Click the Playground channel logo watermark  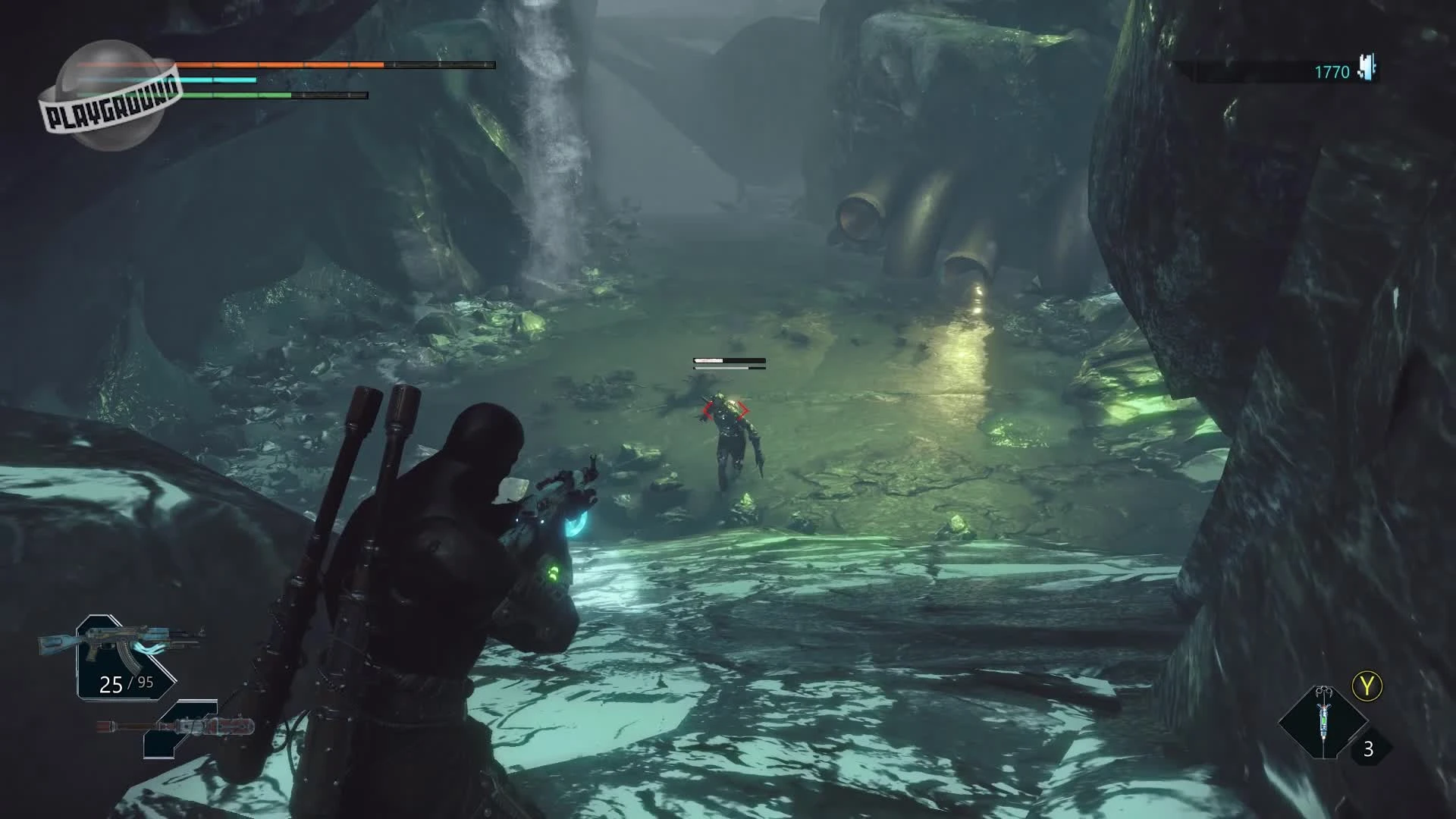pyautogui.click(x=111, y=97)
